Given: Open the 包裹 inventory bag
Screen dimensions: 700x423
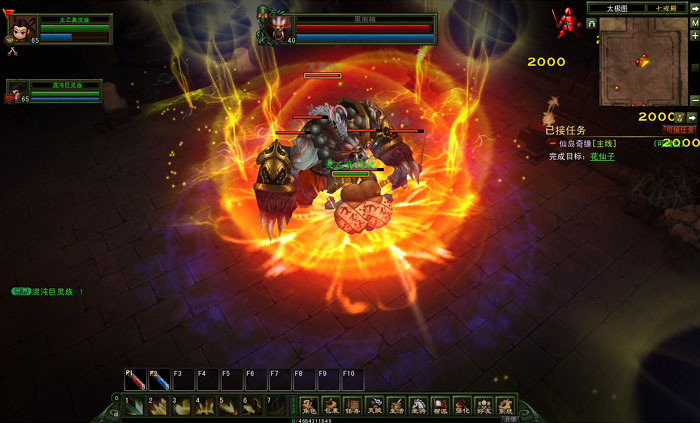Looking at the screenshot, I should [330, 406].
